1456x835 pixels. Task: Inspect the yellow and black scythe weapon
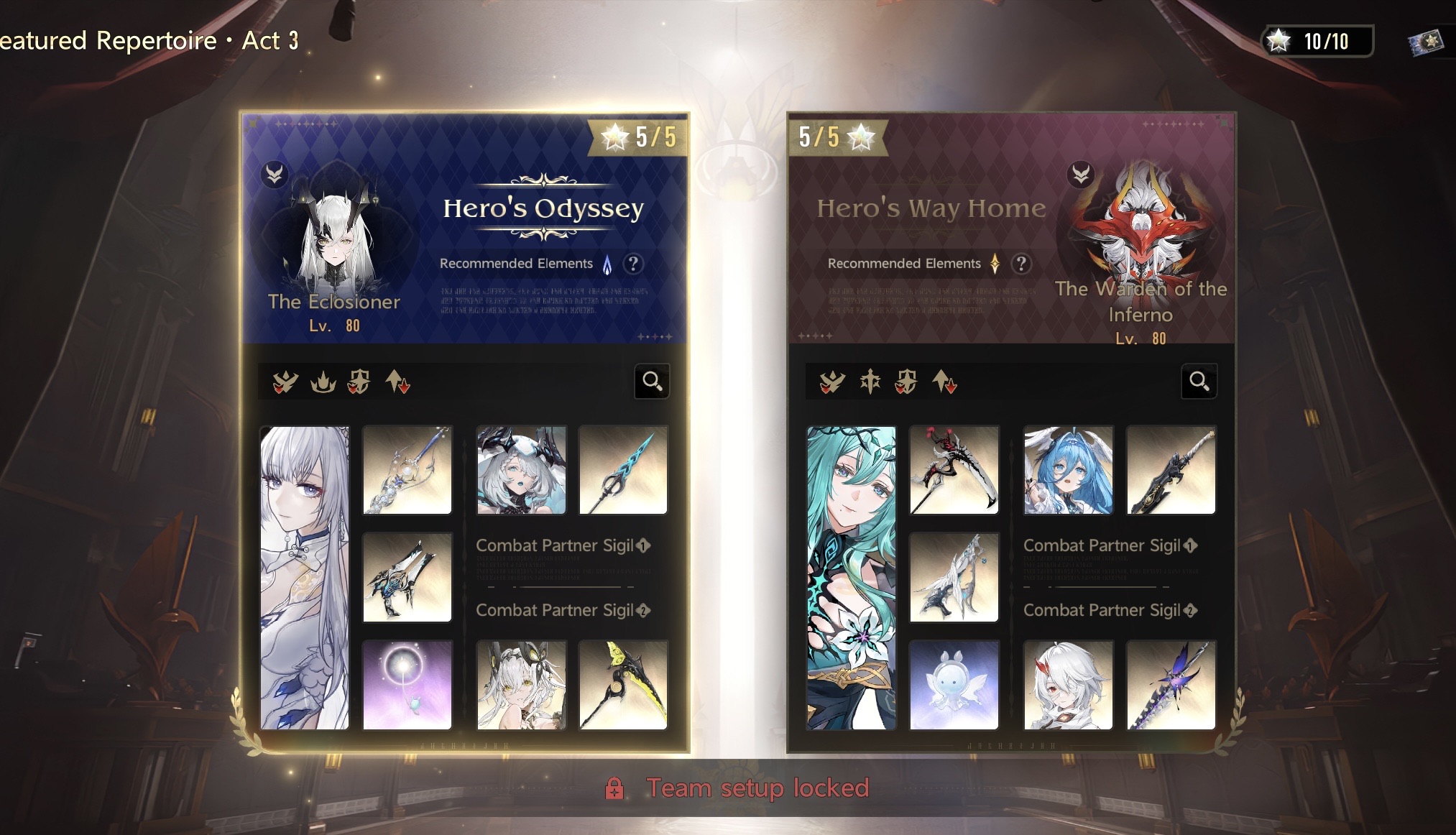click(623, 685)
